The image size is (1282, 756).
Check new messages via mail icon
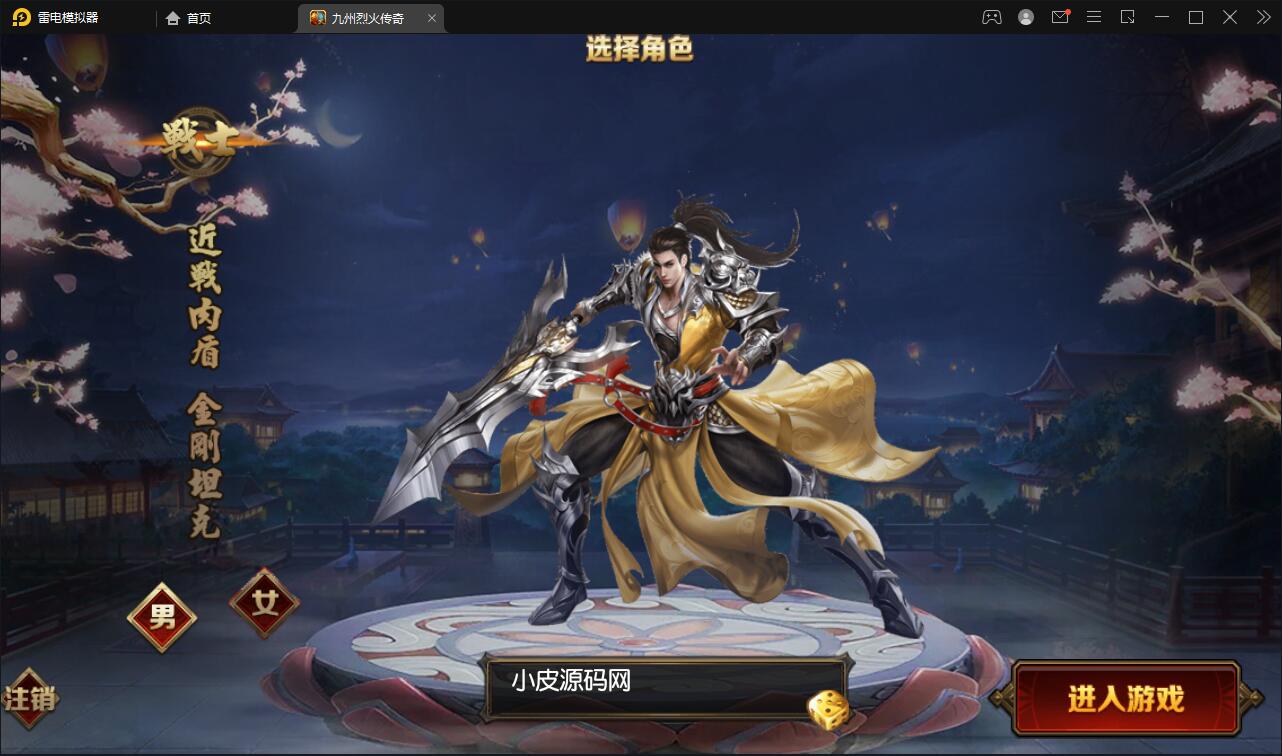tap(1060, 17)
